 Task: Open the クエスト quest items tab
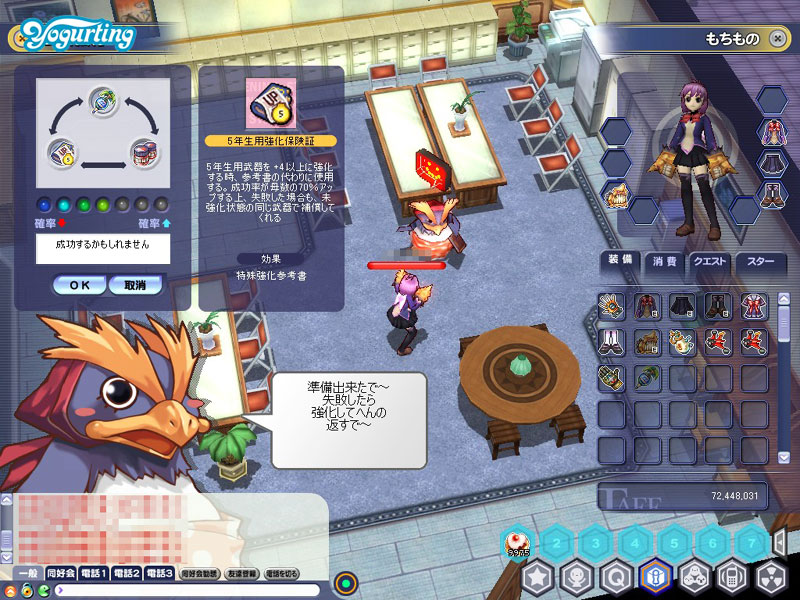pos(710,262)
